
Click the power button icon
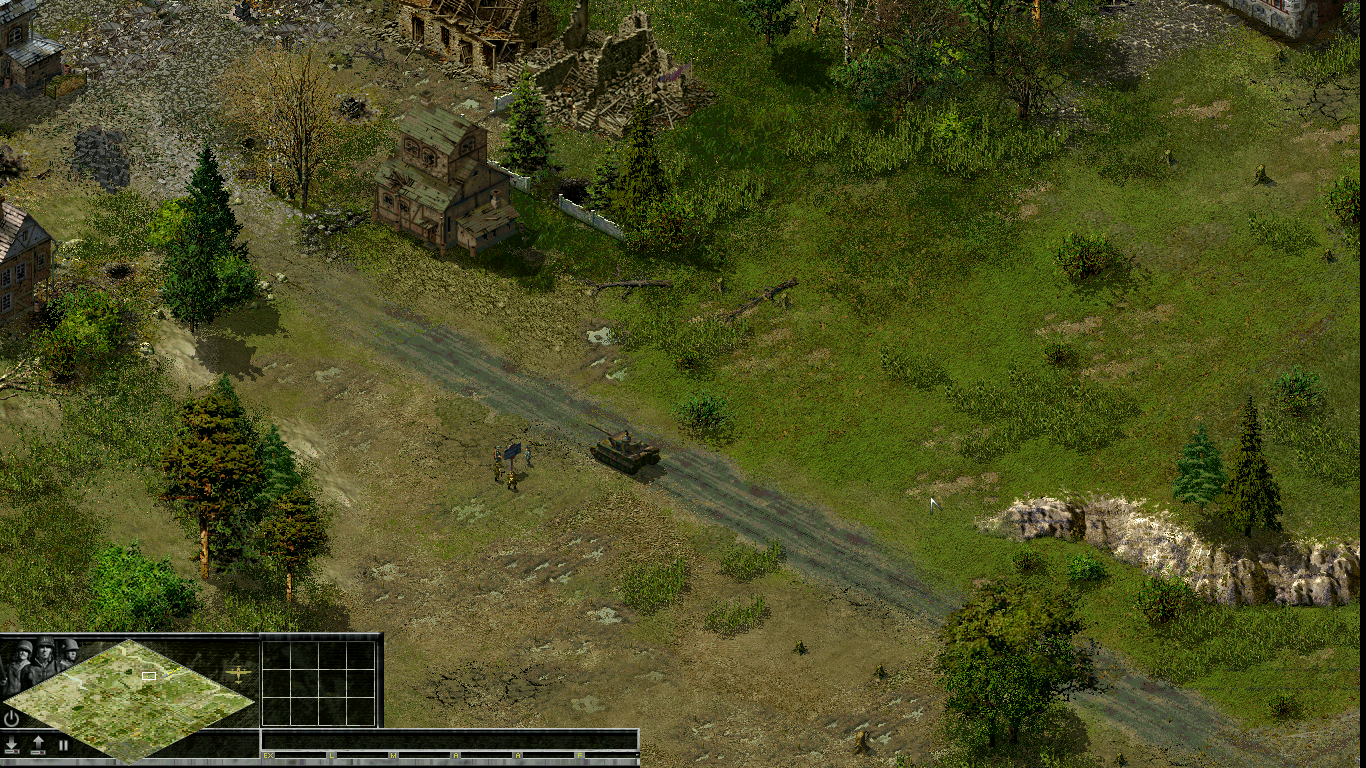point(12,718)
